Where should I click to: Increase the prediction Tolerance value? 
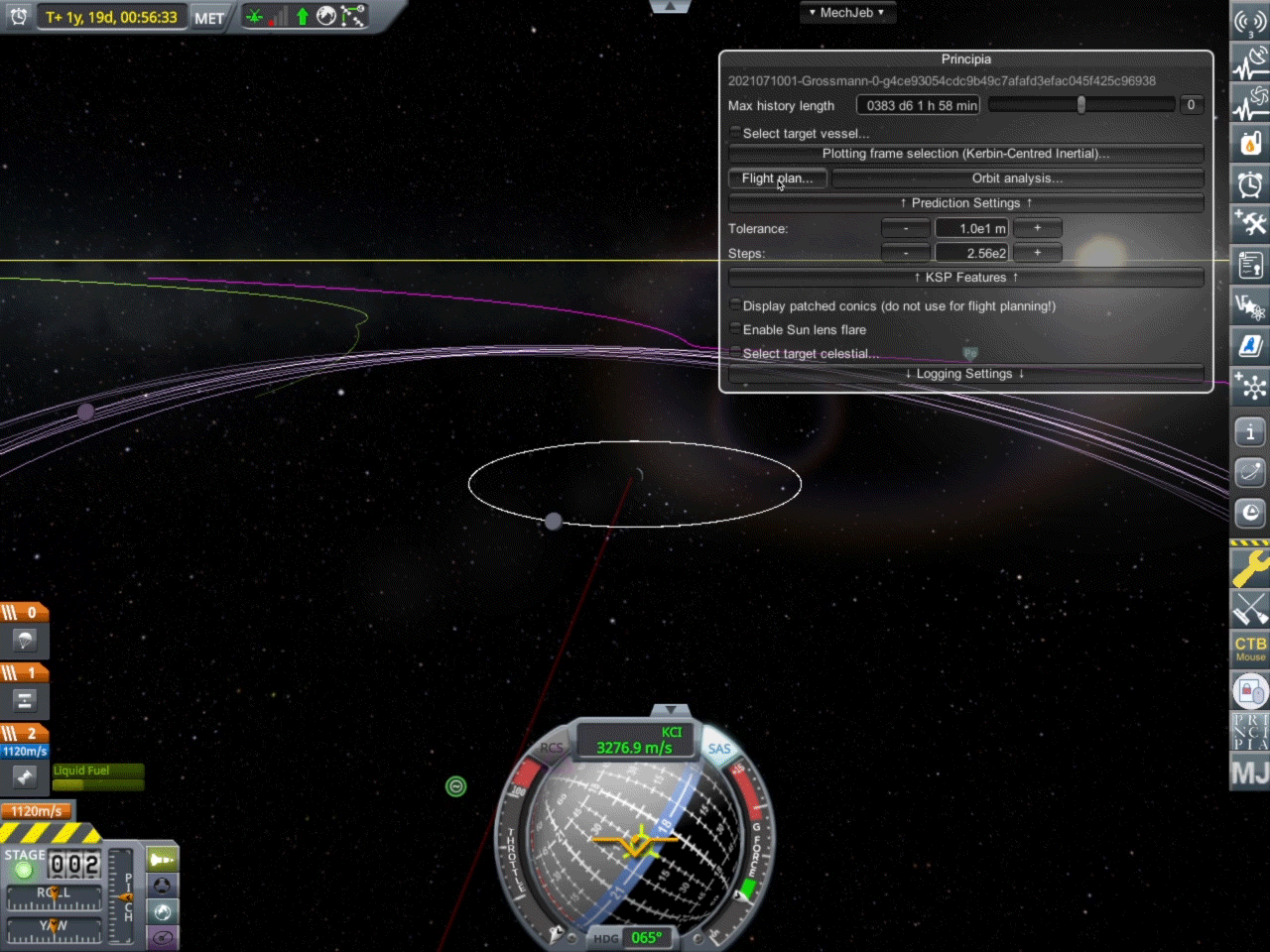(1038, 228)
